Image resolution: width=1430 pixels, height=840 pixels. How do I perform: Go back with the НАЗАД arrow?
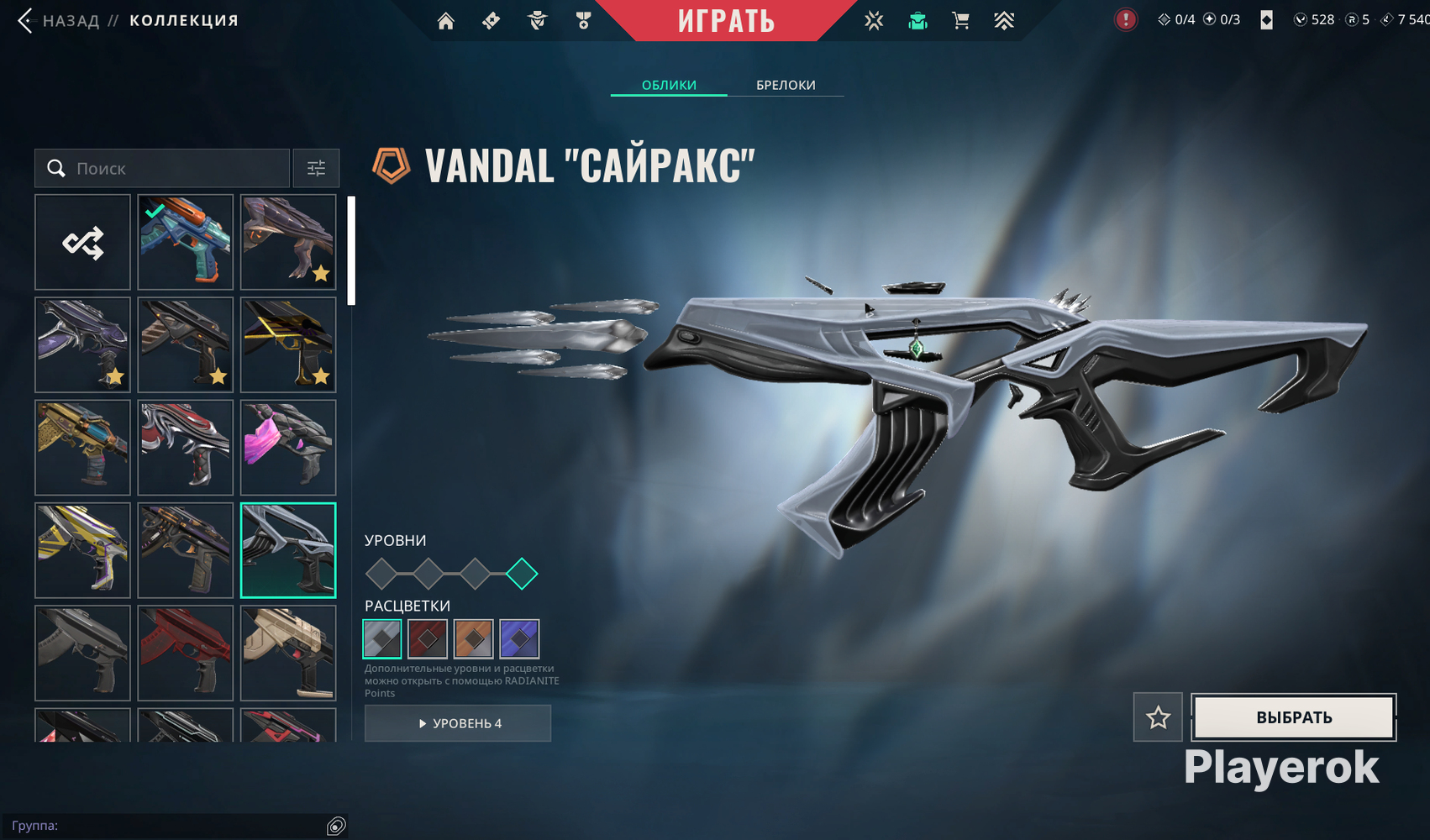click(x=26, y=21)
